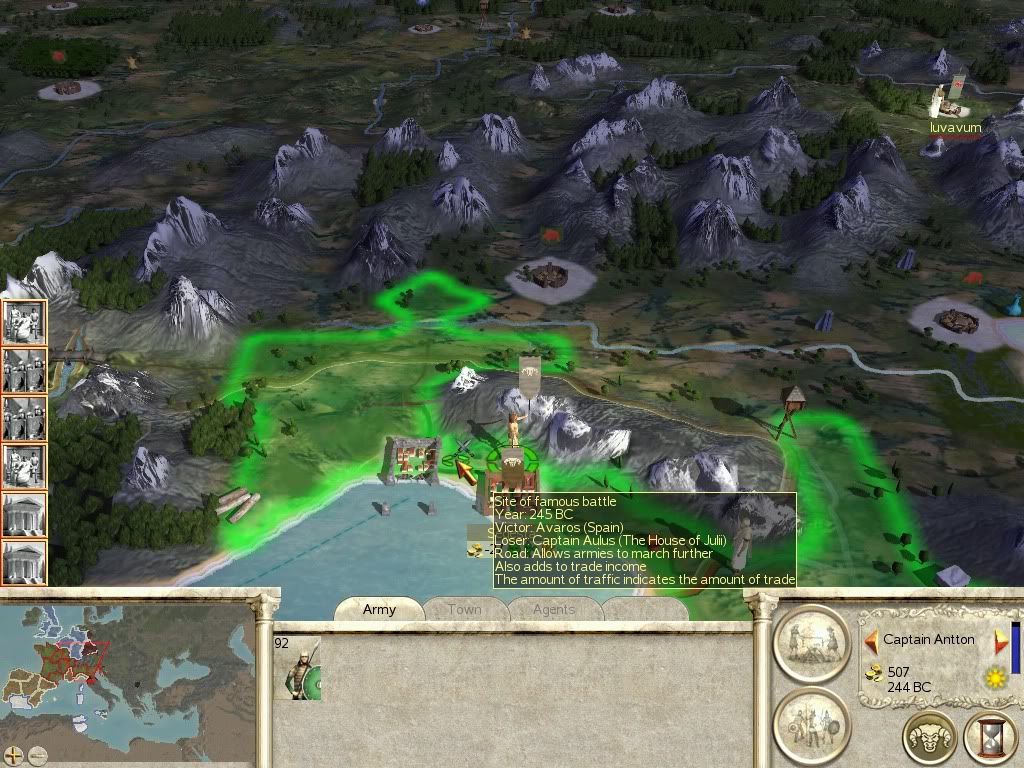End the turn with the hourglass button
This screenshot has height=768, width=1024.
tap(990, 739)
